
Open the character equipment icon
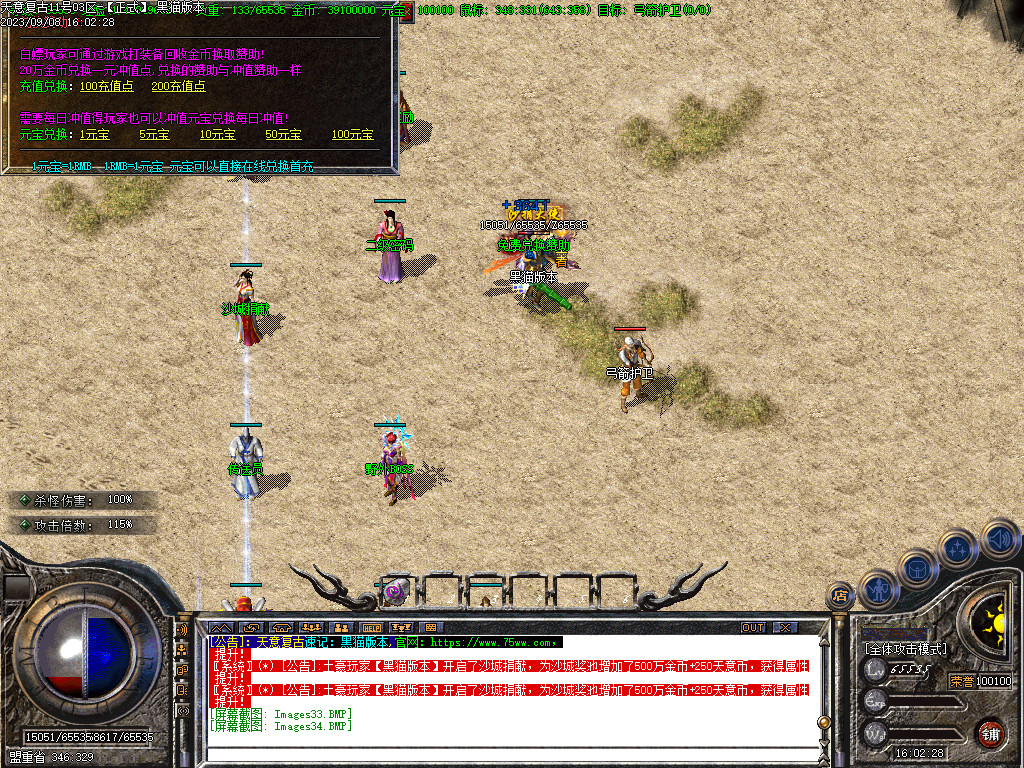pos(877,588)
